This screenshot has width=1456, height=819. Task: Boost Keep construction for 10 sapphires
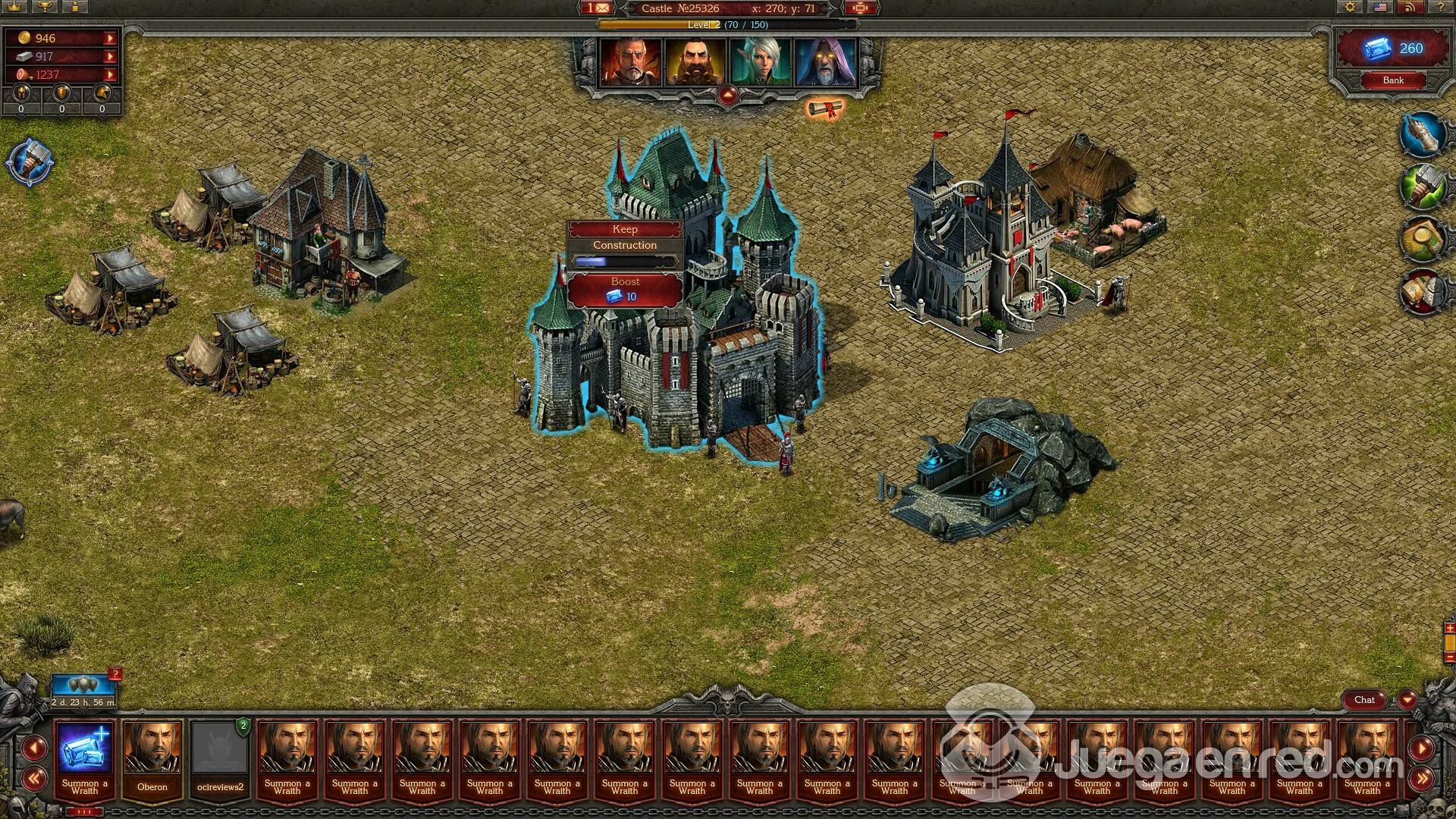625,289
